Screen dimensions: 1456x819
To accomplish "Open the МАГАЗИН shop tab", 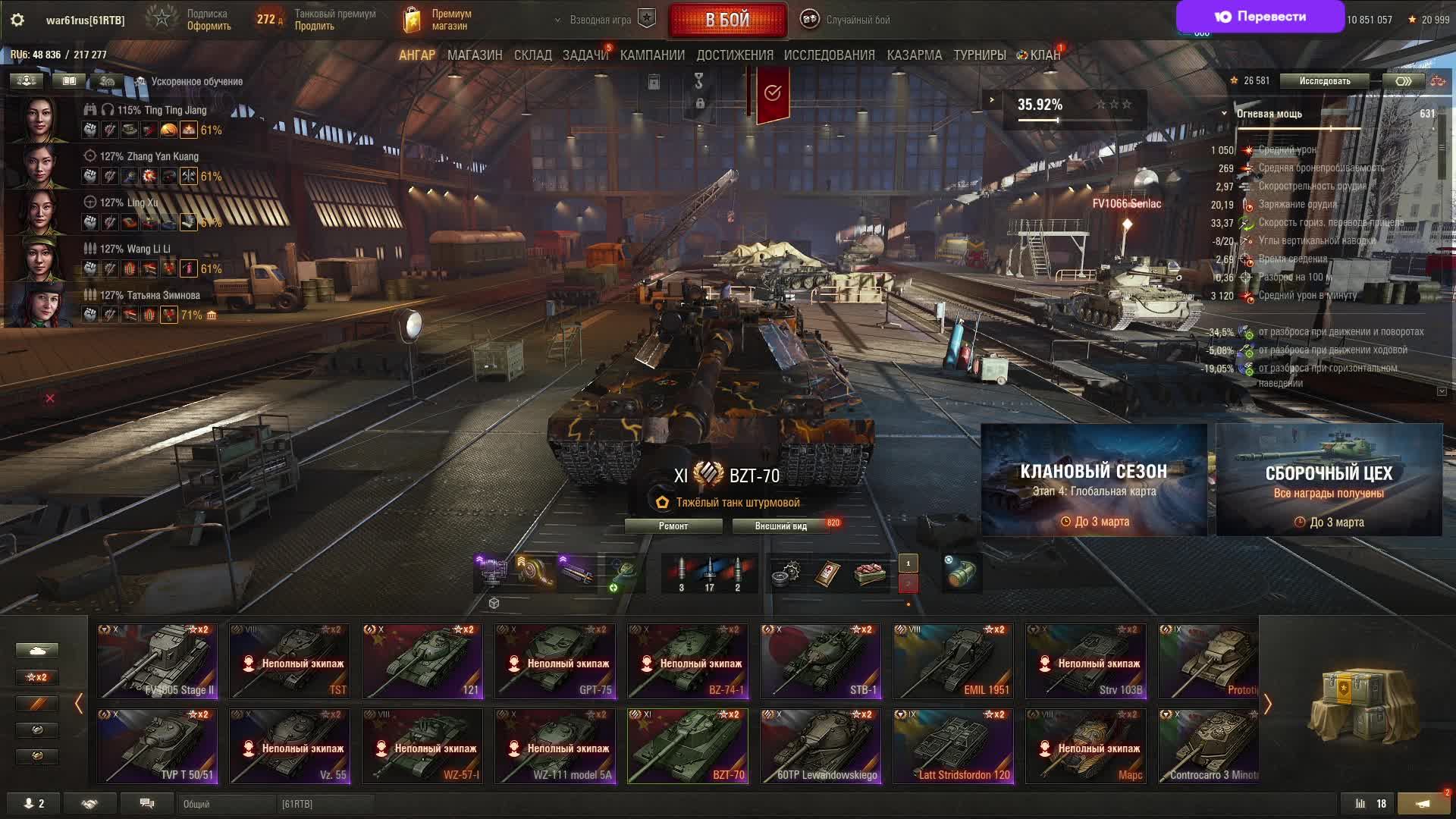I will tap(475, 55).
